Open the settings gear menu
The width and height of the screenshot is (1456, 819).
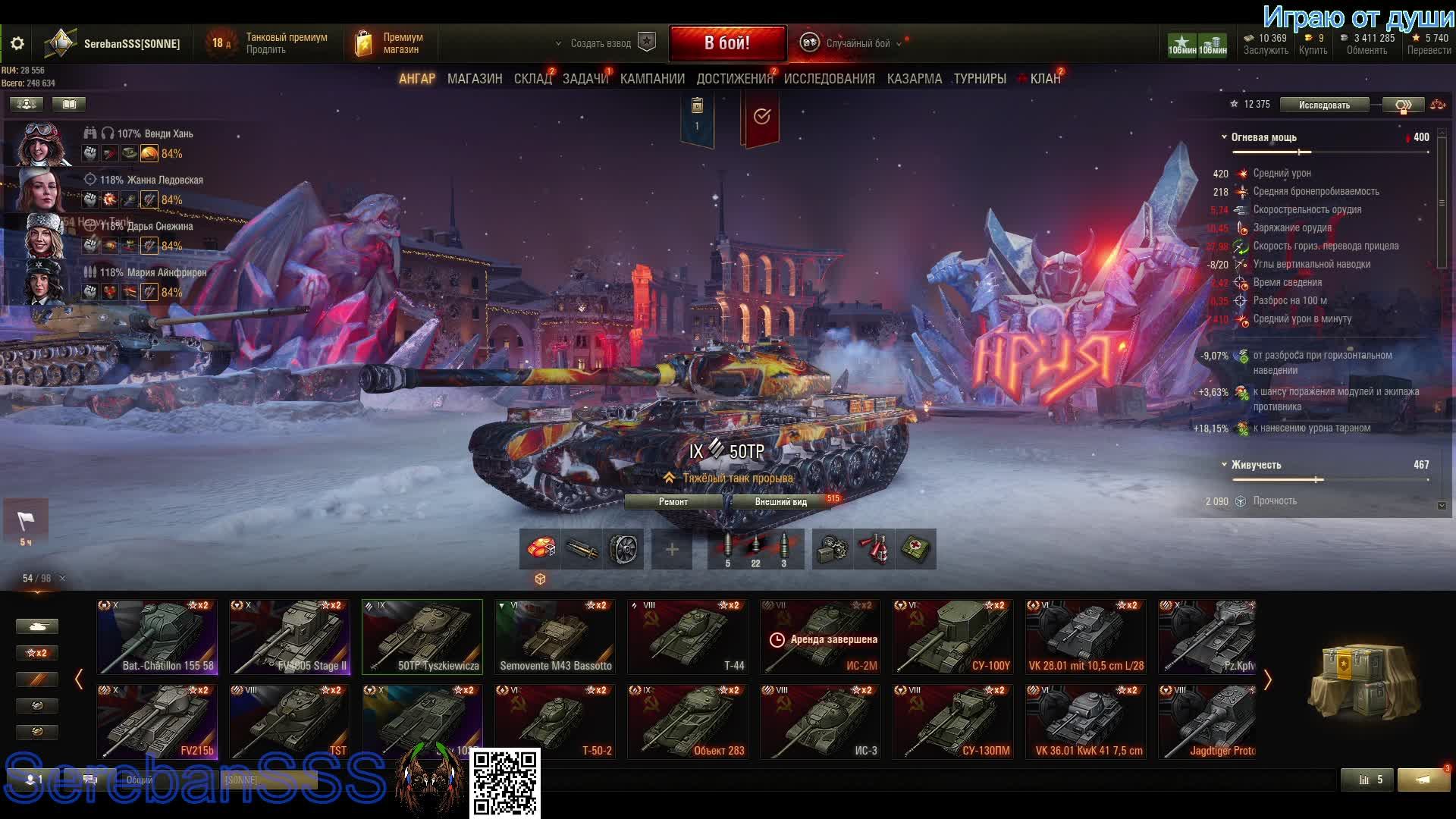pos(17,44)
